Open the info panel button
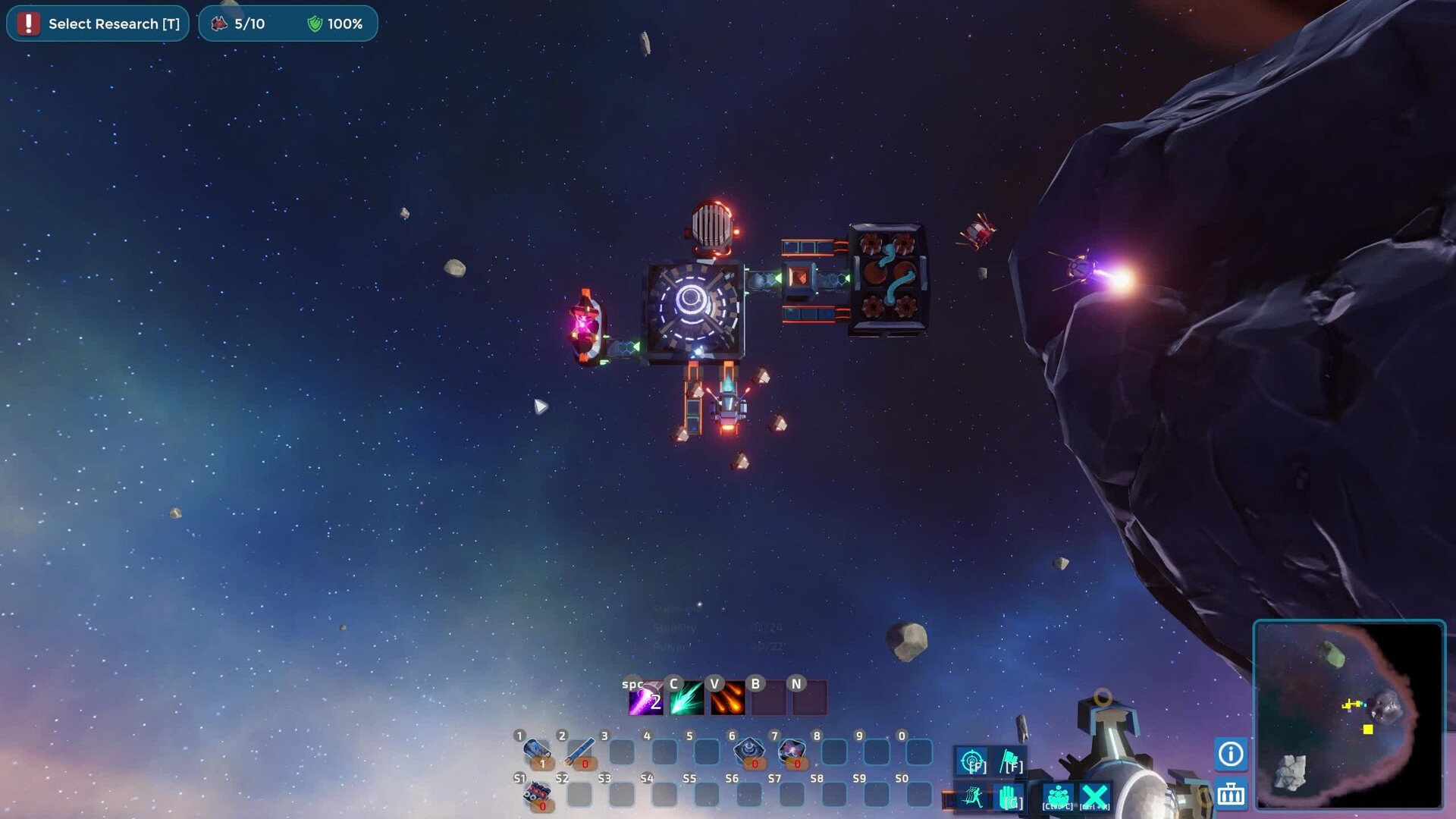Viewport: 1456px width, 819px height. [x=1231, y=754]
